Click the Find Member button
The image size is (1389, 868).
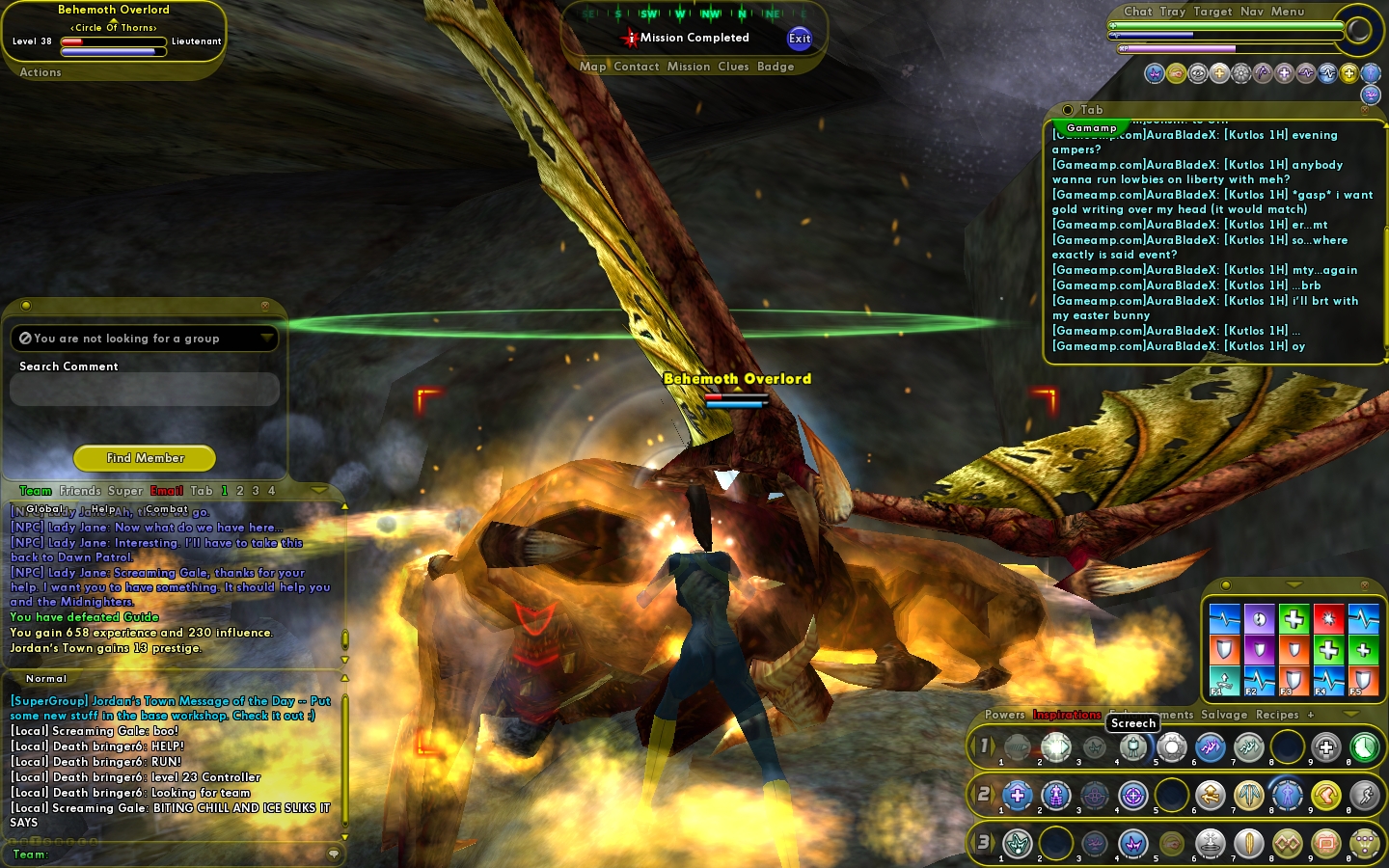(x=145, y=458)
